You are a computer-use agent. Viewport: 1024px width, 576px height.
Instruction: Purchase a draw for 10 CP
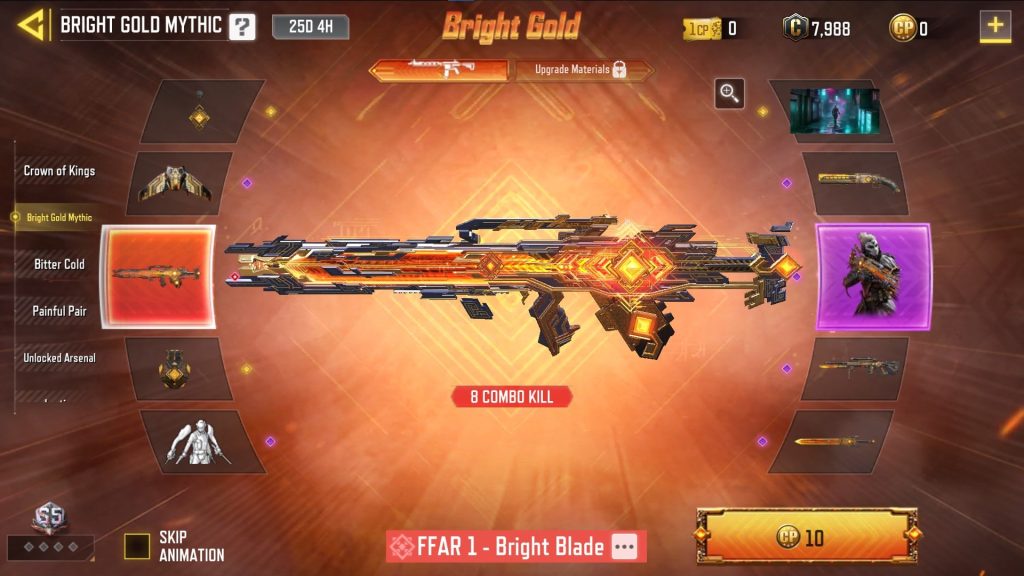click(x=806, y=536)
